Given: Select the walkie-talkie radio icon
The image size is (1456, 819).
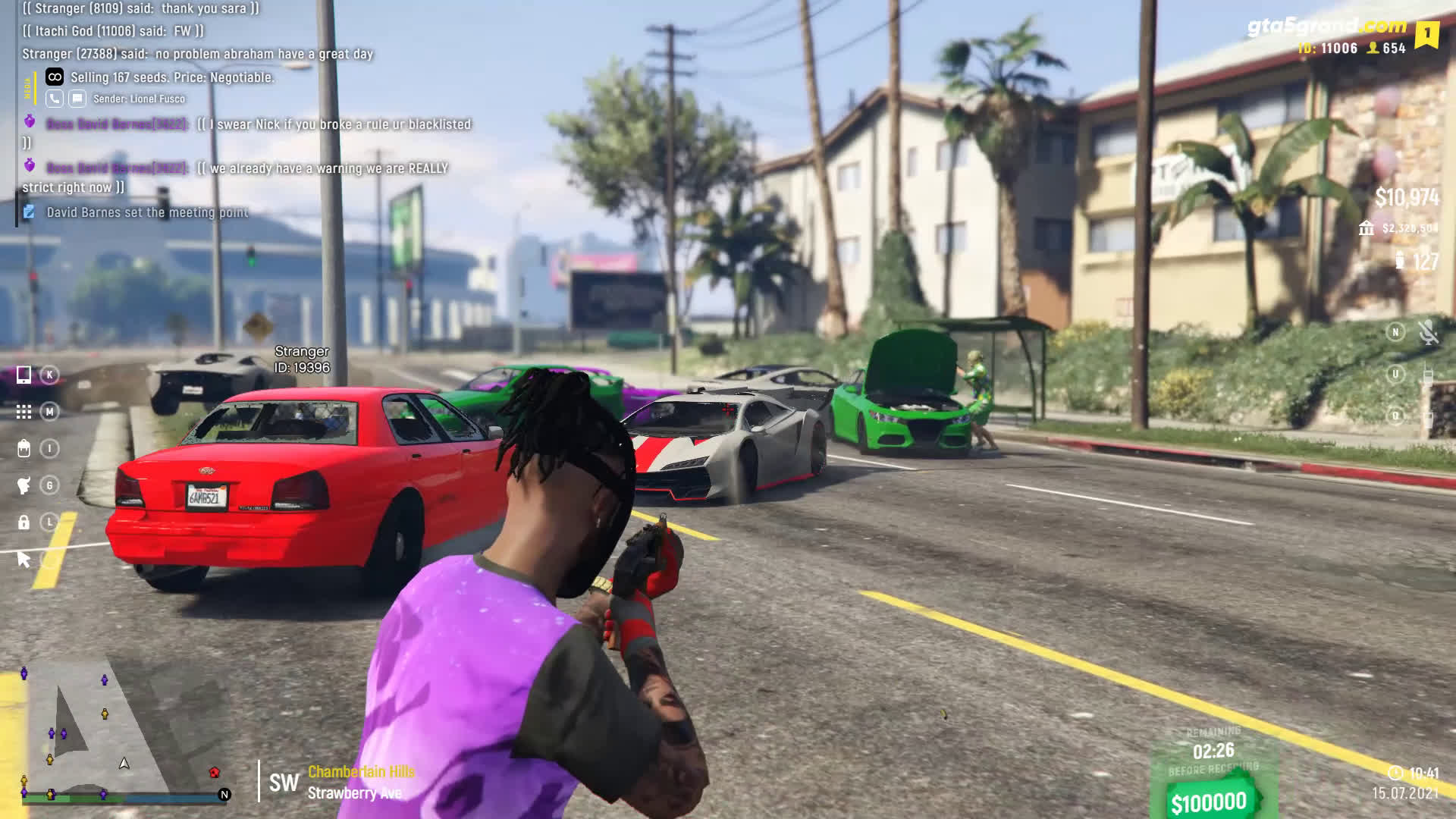Looking at the screenshot, I should coord(1428,375).
